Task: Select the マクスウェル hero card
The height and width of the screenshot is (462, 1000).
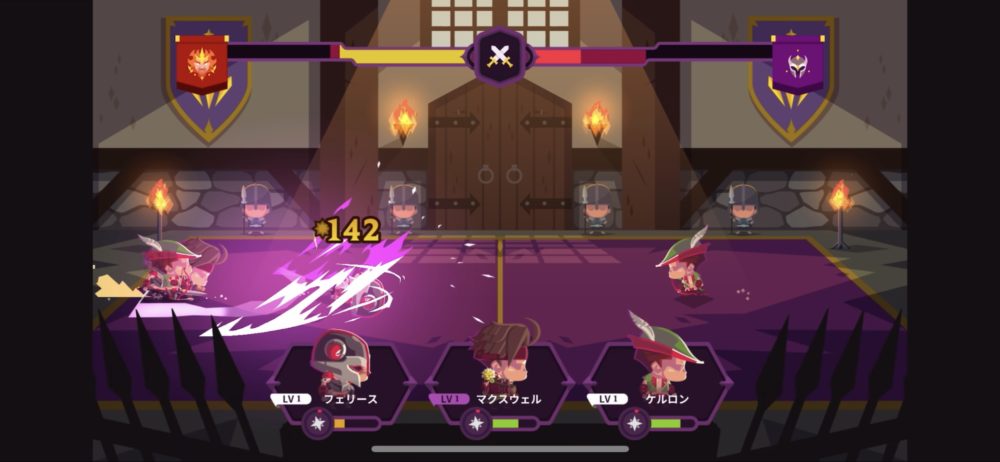Action: pyautogui.click(x=499, y=372)
